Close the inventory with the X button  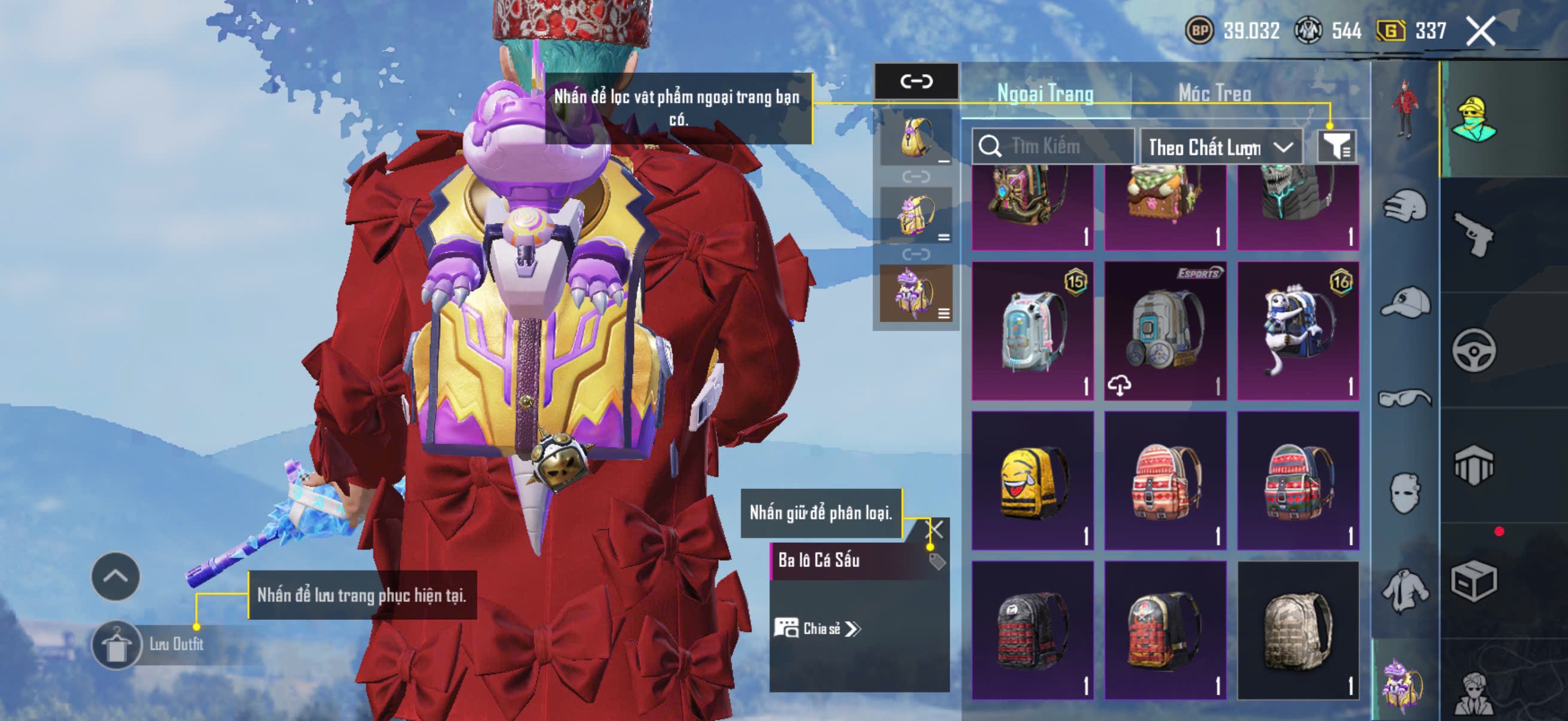click(x=1480, y=31)
